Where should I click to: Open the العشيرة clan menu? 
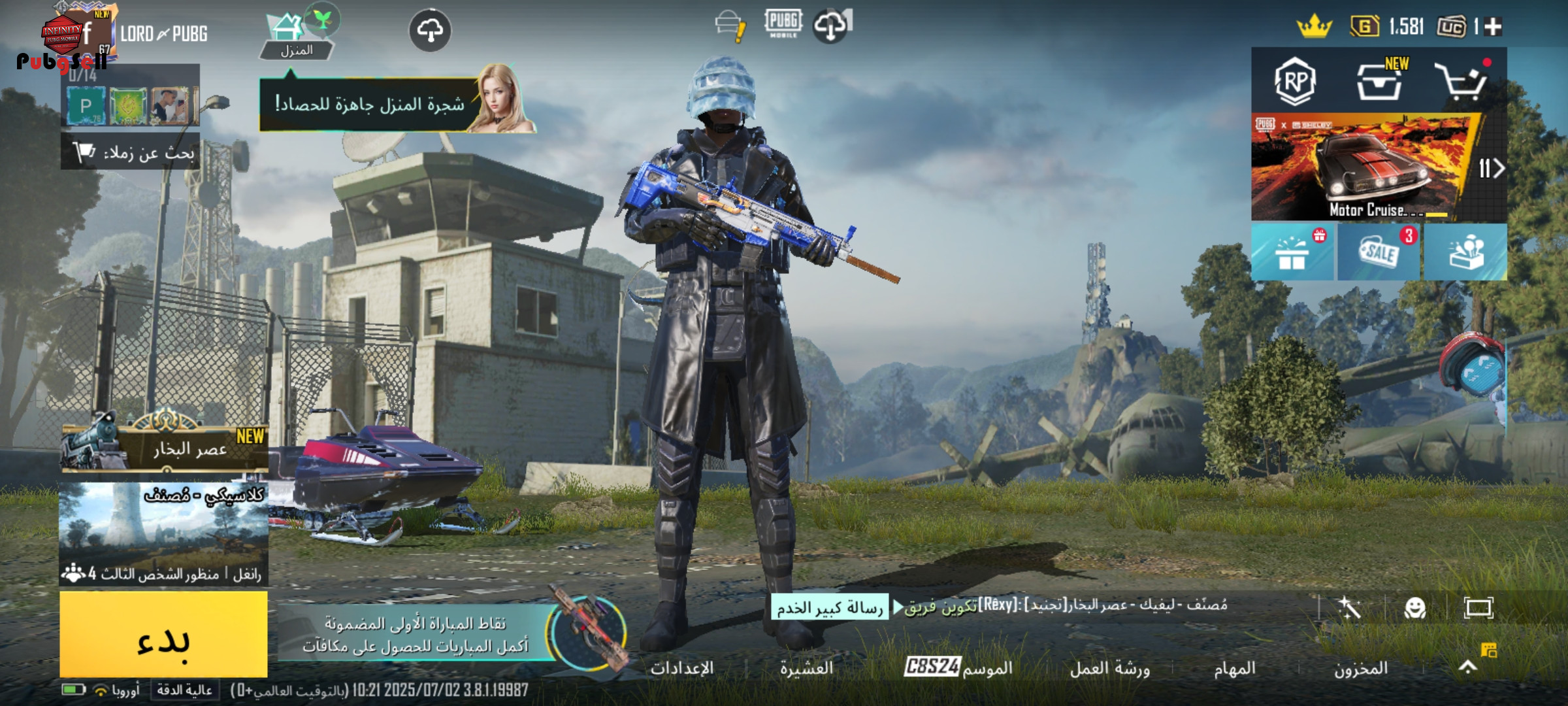pyautogui.click(x=806, y=668)
